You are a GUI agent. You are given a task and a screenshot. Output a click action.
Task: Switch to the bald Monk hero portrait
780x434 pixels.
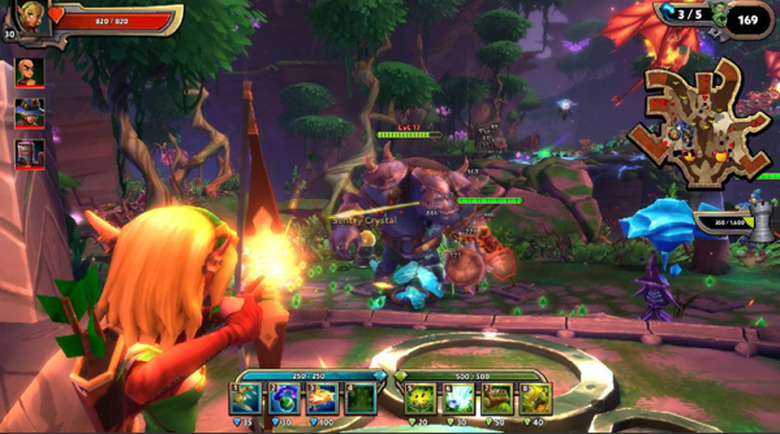pos(29,73)
